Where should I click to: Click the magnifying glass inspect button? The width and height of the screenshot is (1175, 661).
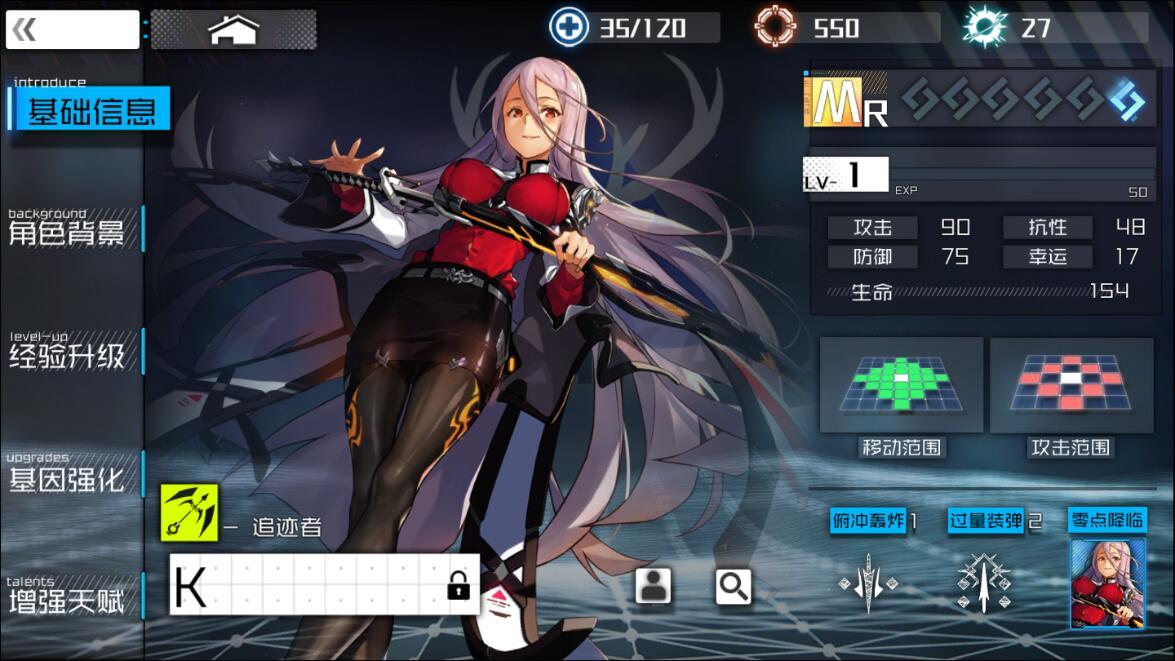[733, 587]
